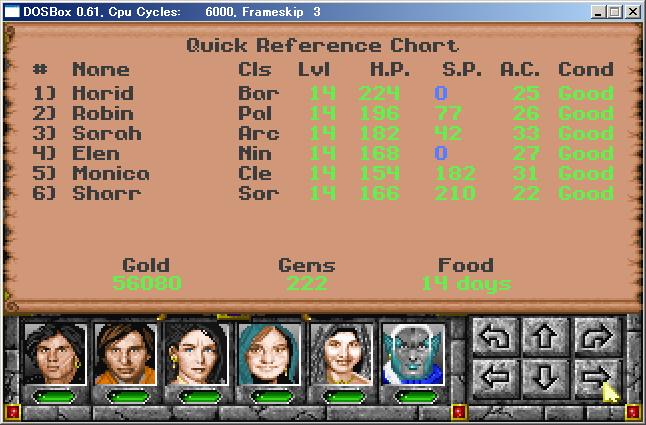Choose Sarah's portrait, third in the party
This screenshot has width=646, height=425.
click(197, 354)
